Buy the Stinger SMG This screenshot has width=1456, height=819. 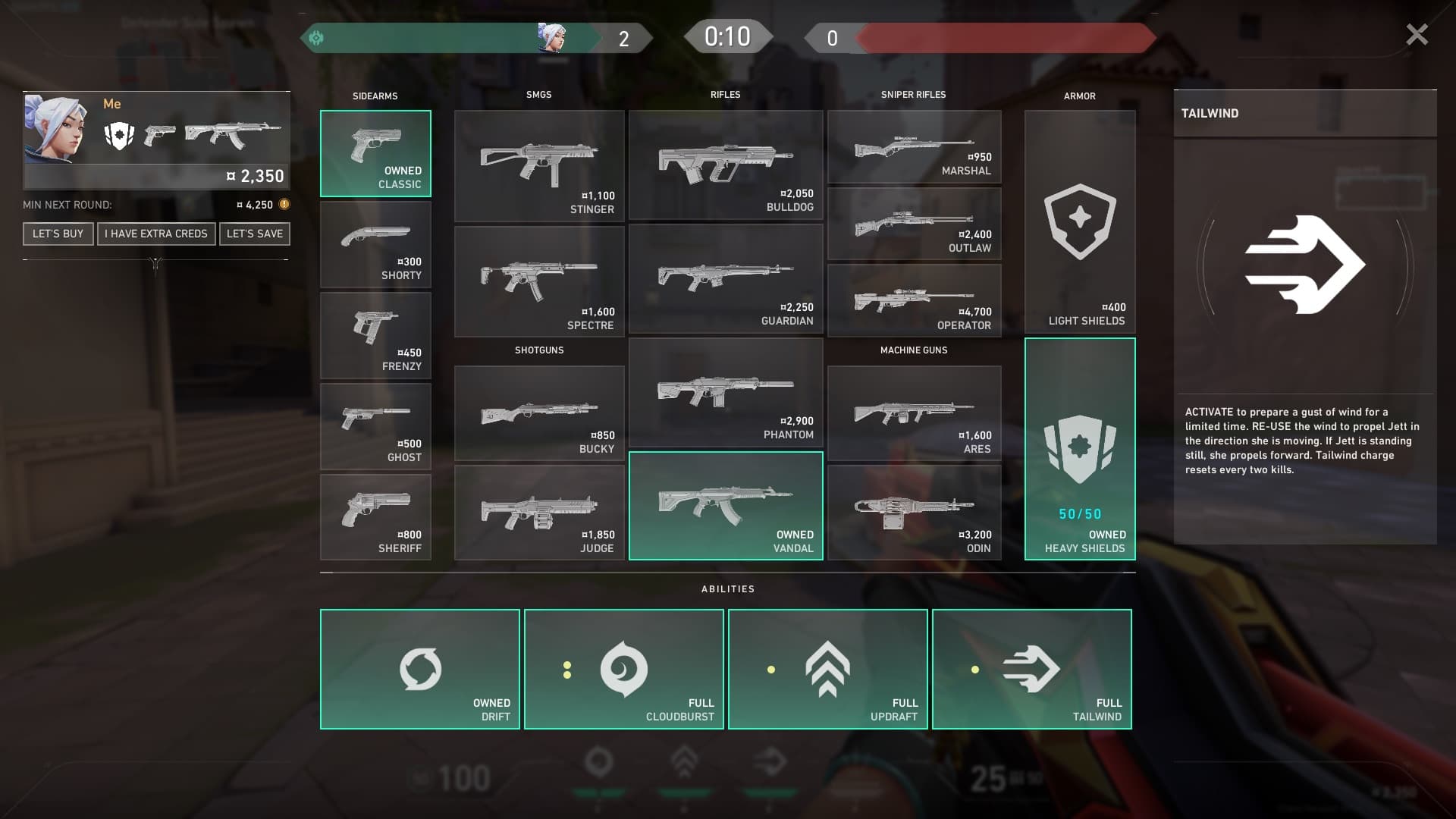coord(539,166)
